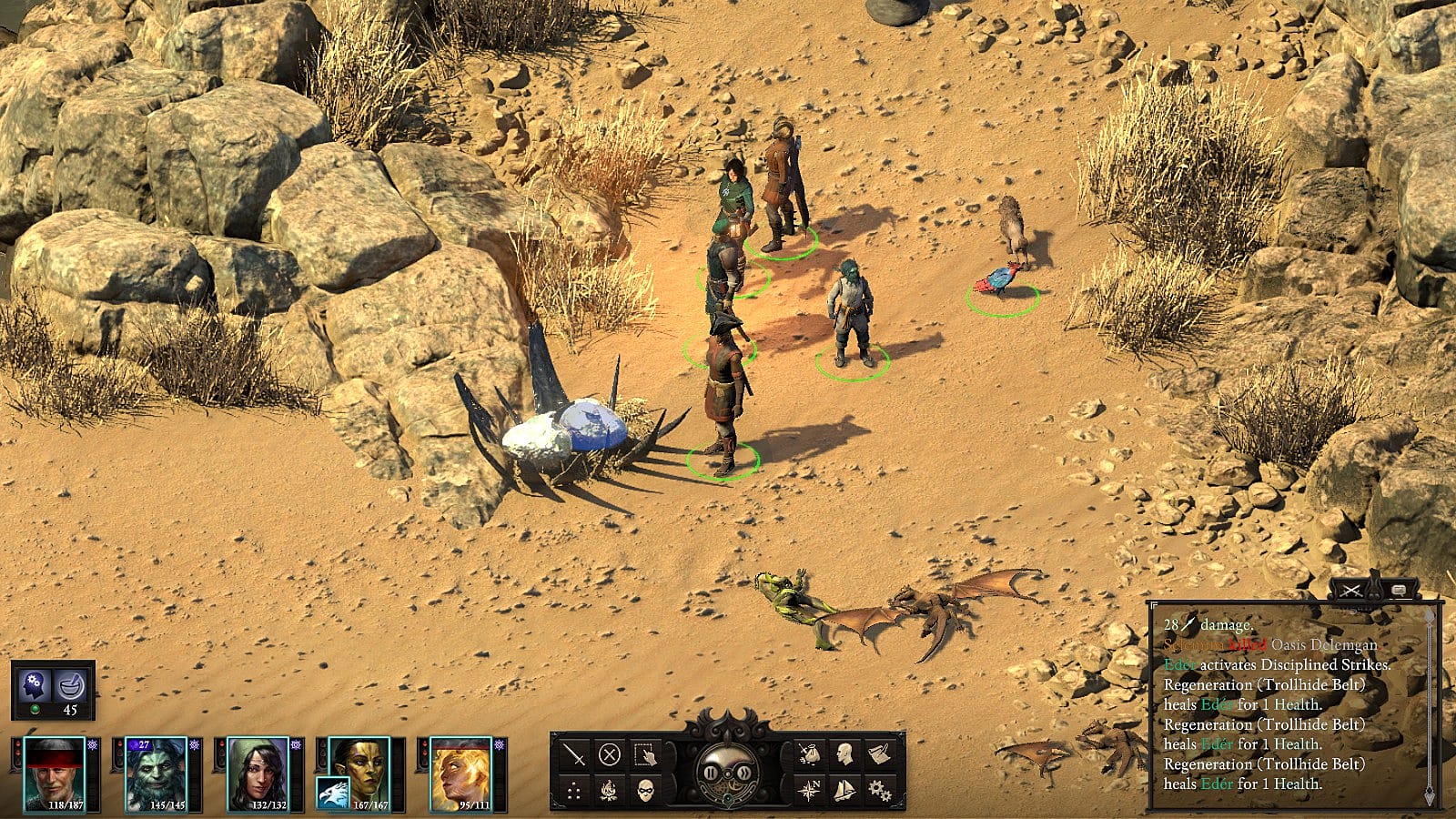
Task: Open the character sheet head icon
Action: [844, 754]
